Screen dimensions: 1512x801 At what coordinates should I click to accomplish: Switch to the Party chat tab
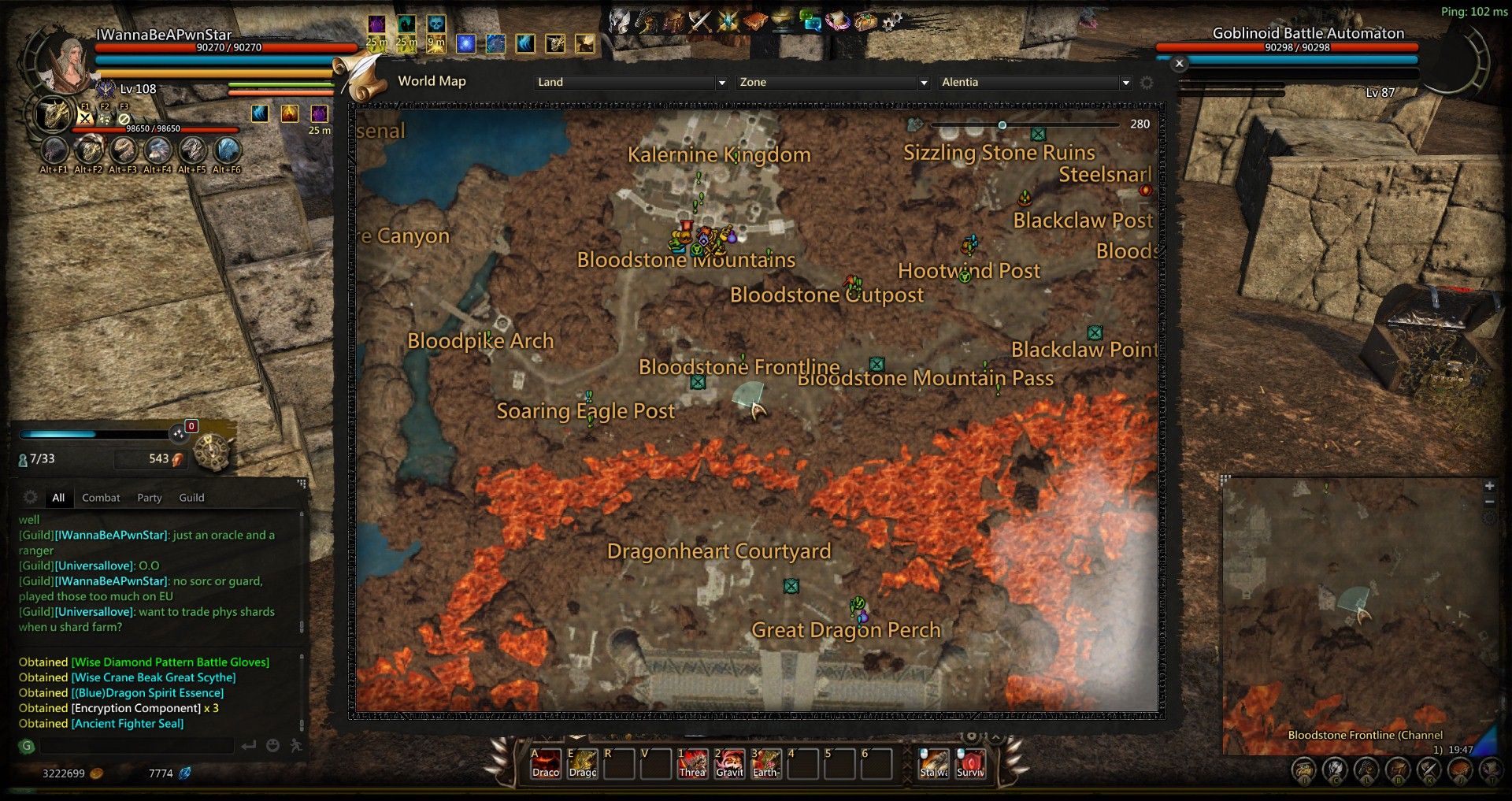pos(149,498)
